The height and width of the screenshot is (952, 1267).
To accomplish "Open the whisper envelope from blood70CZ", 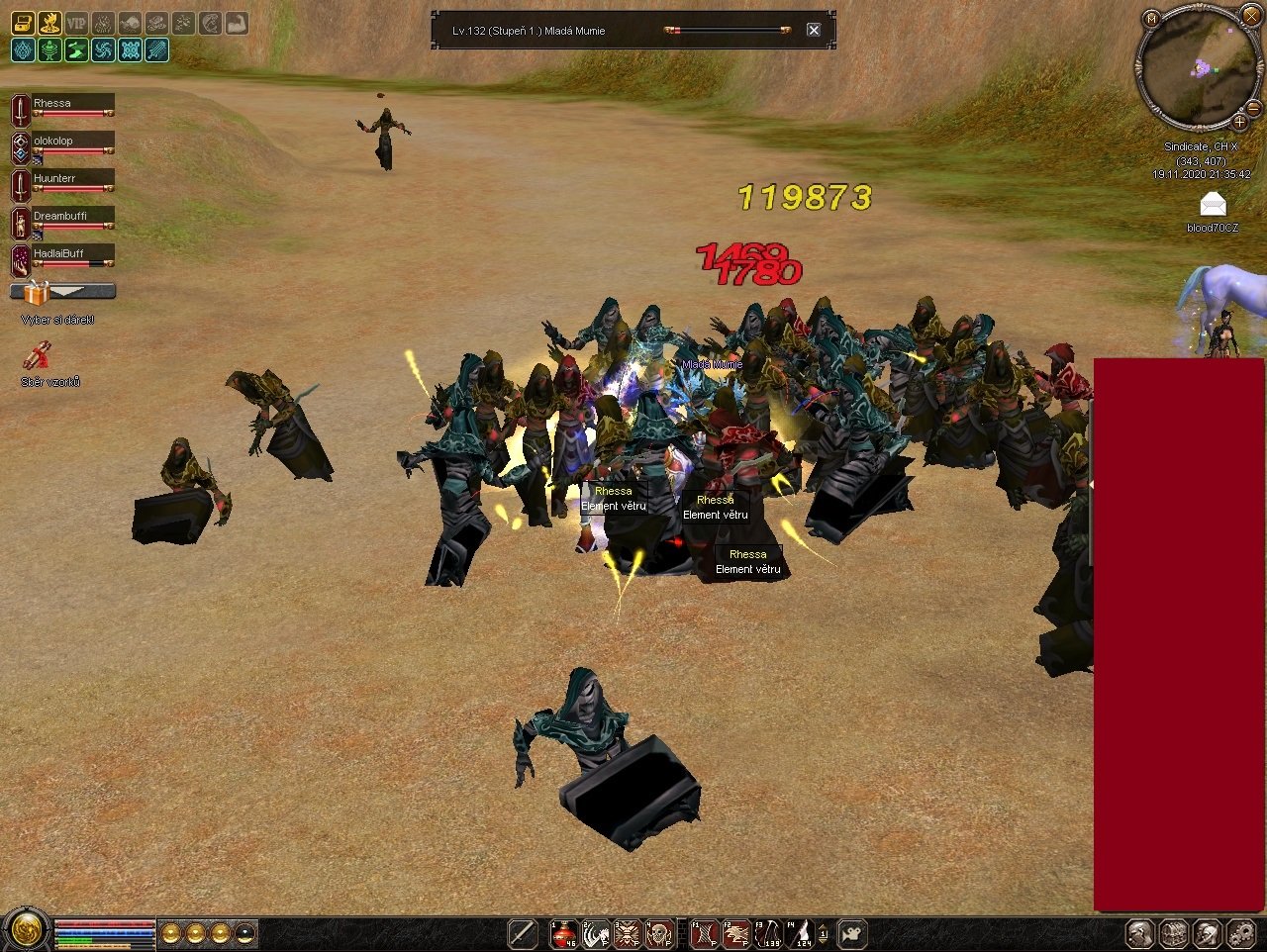I will pyautogui.click(x=1213, y=205).
